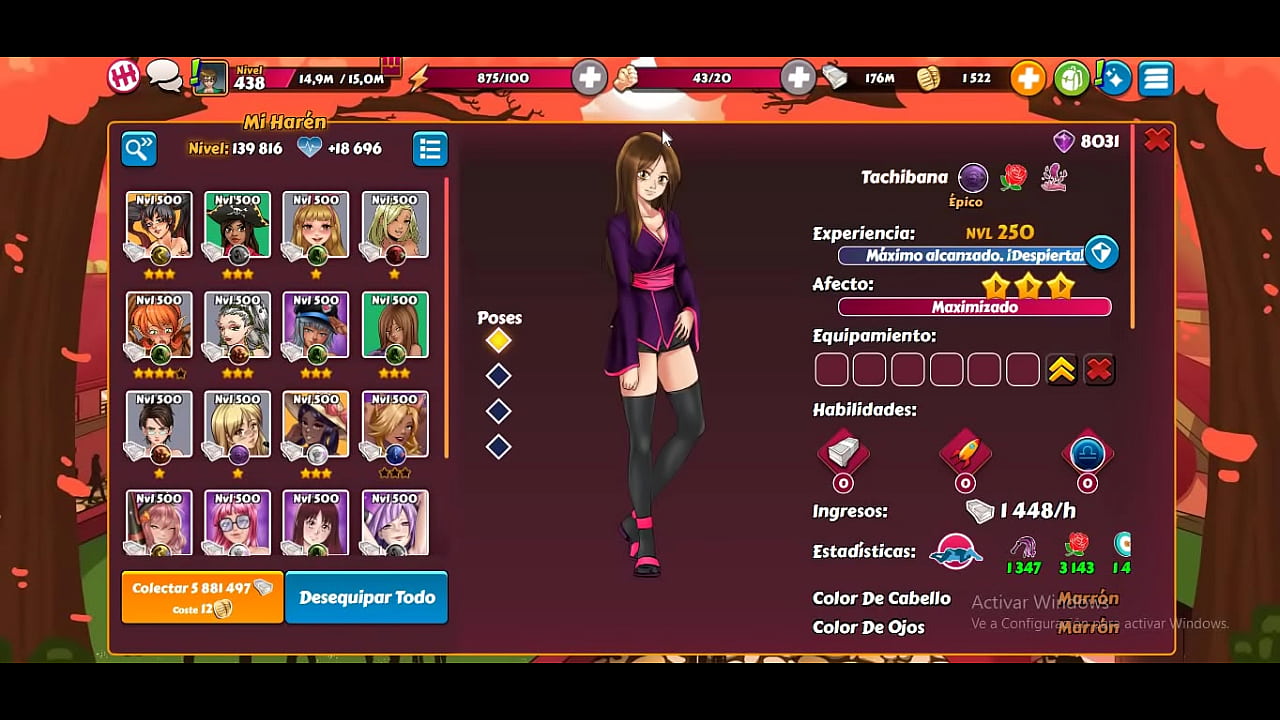
Task: Open the blue hamburger menu
Action: point(1156,77)
